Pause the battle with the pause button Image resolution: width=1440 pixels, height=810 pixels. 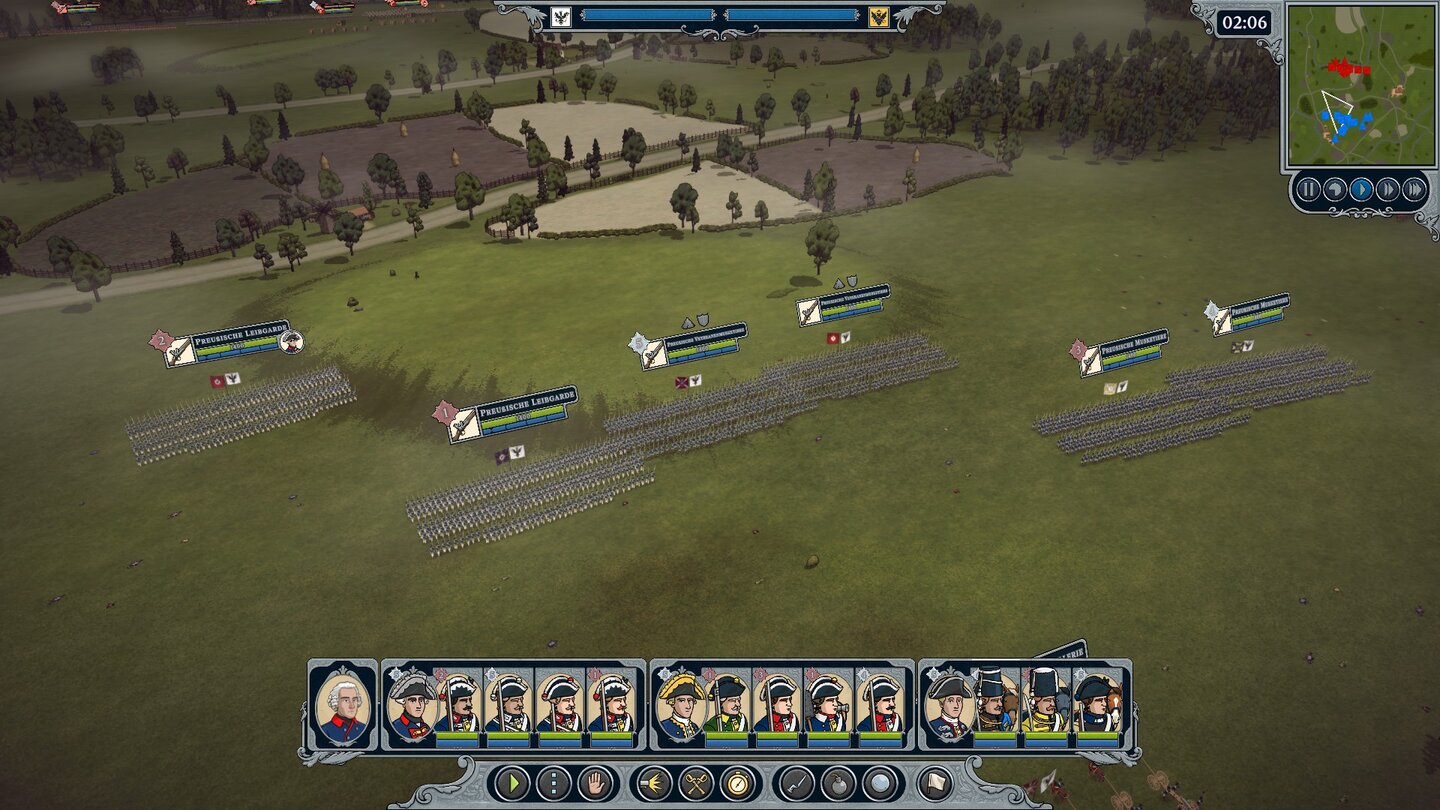click(x=1308, y=189)
